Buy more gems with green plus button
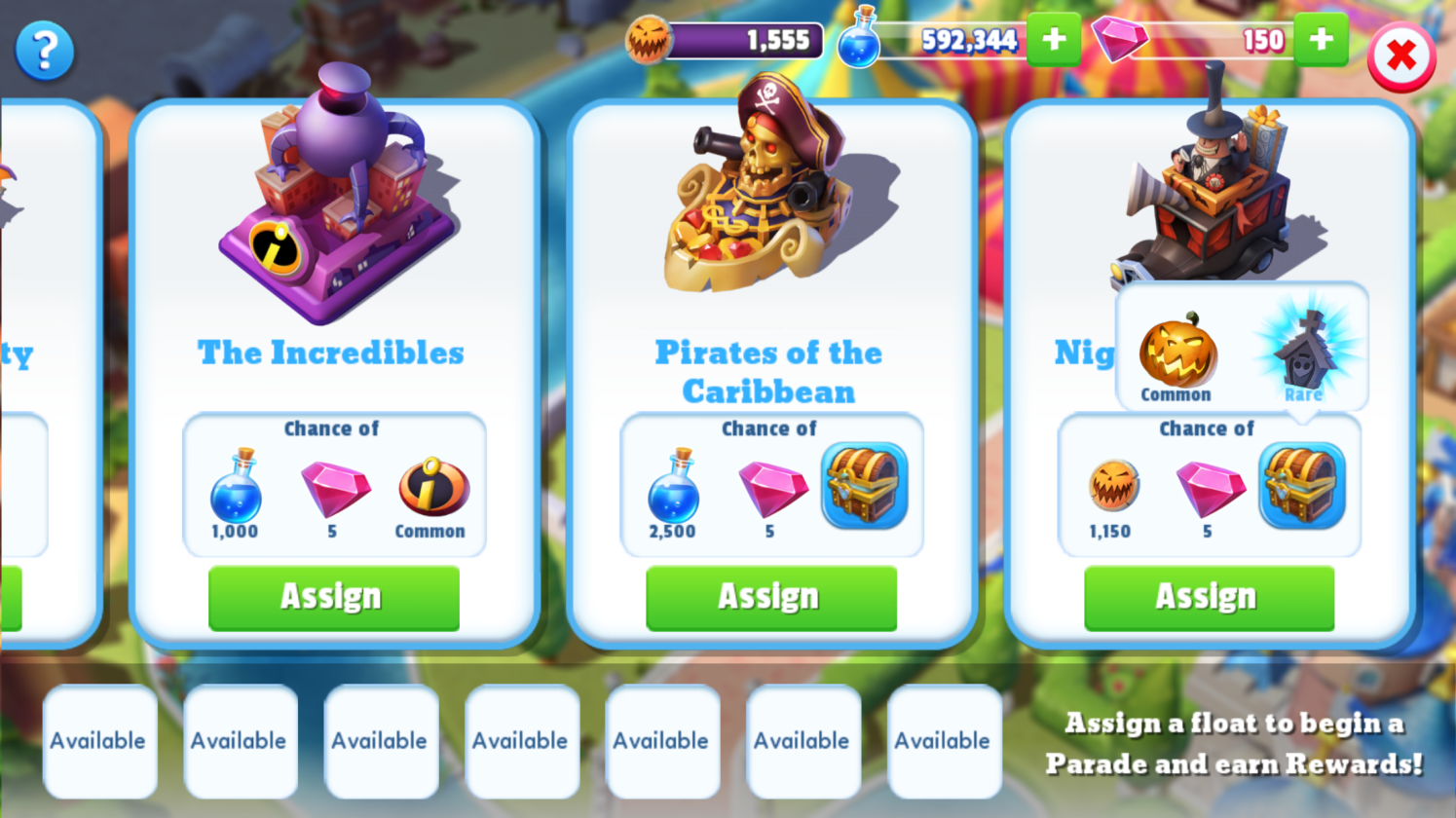 (x=1321, y=40)
